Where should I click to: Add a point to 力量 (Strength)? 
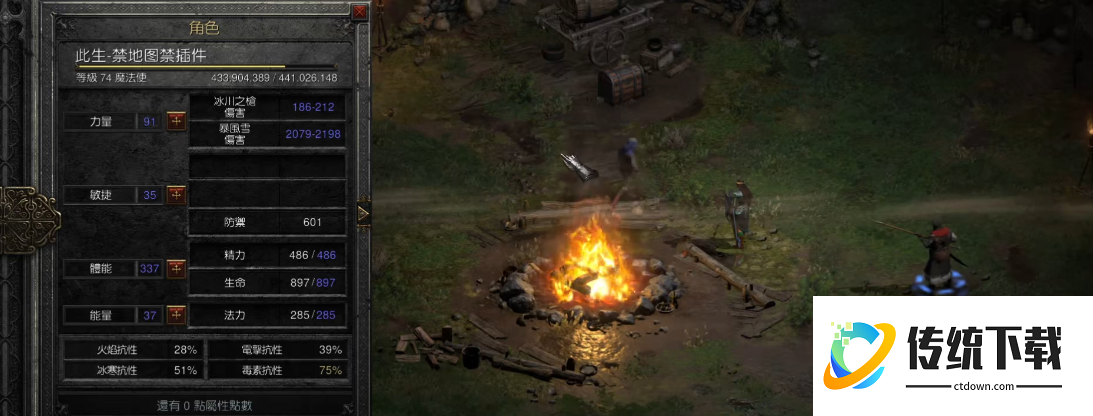point(176,121)
